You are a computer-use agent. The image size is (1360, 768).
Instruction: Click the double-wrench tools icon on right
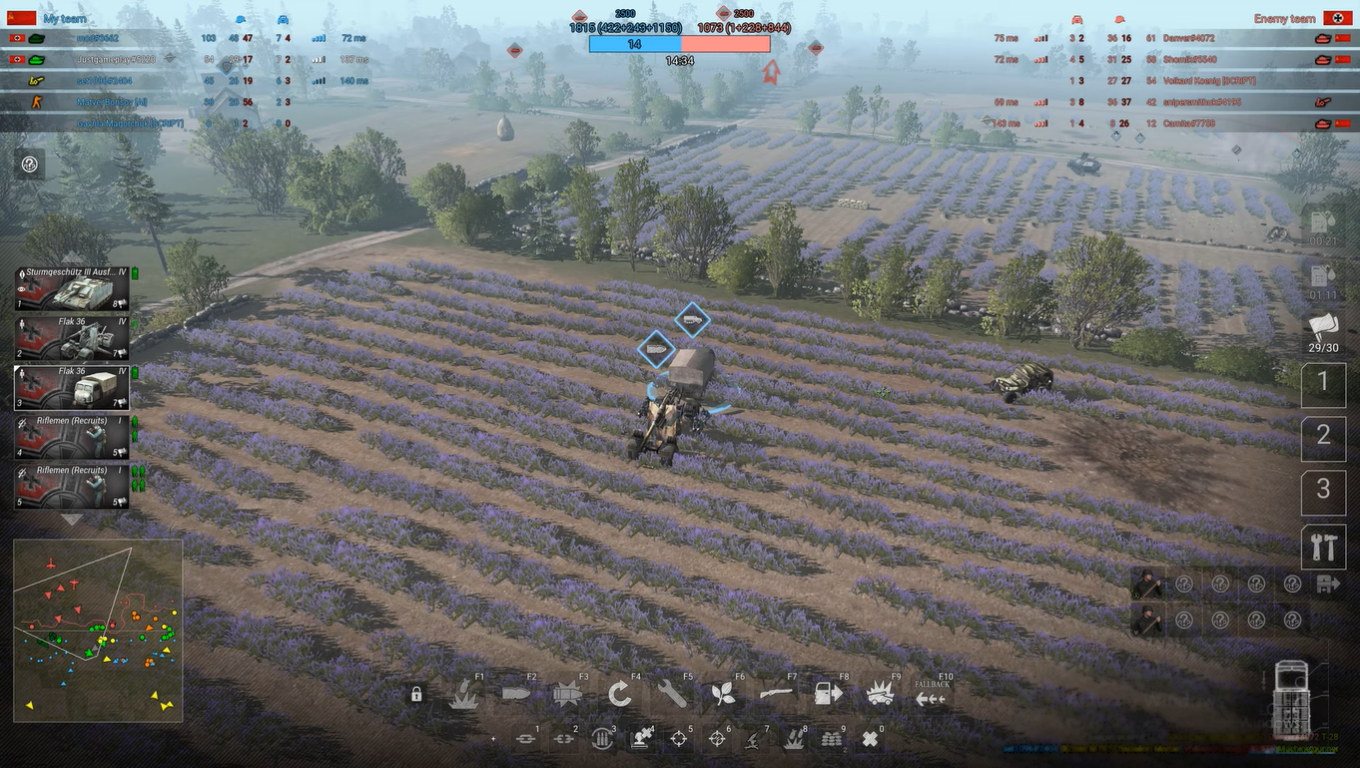[x=1323, y=546]
